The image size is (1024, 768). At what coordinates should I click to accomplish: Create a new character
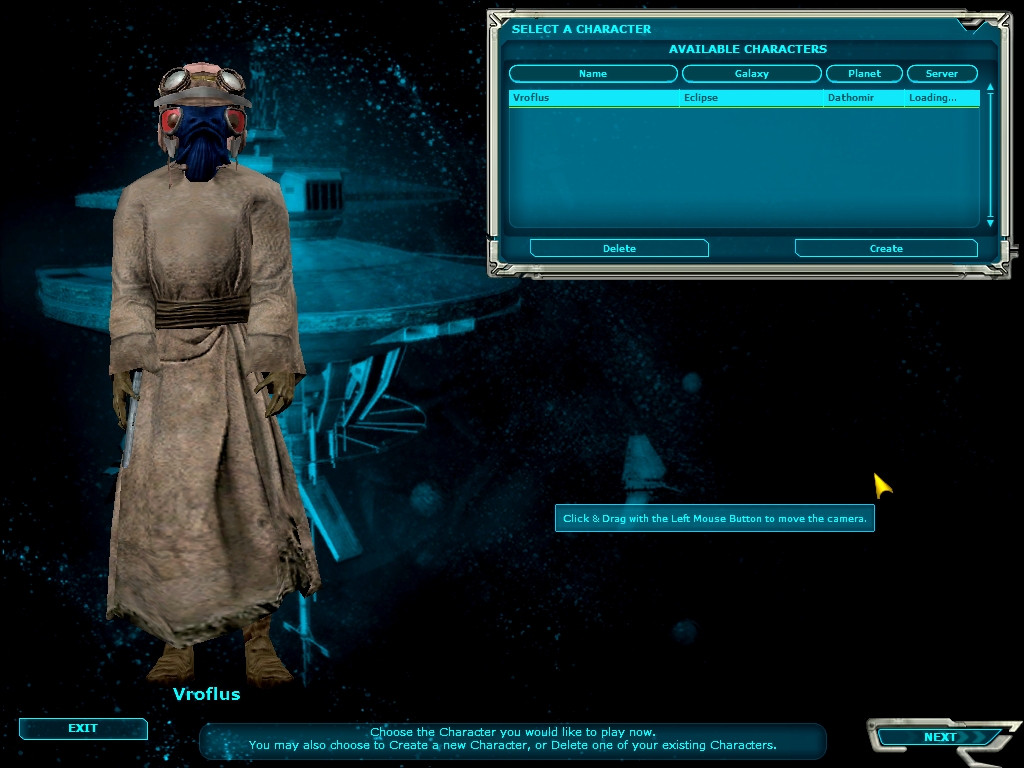click(x=885, y=248)
